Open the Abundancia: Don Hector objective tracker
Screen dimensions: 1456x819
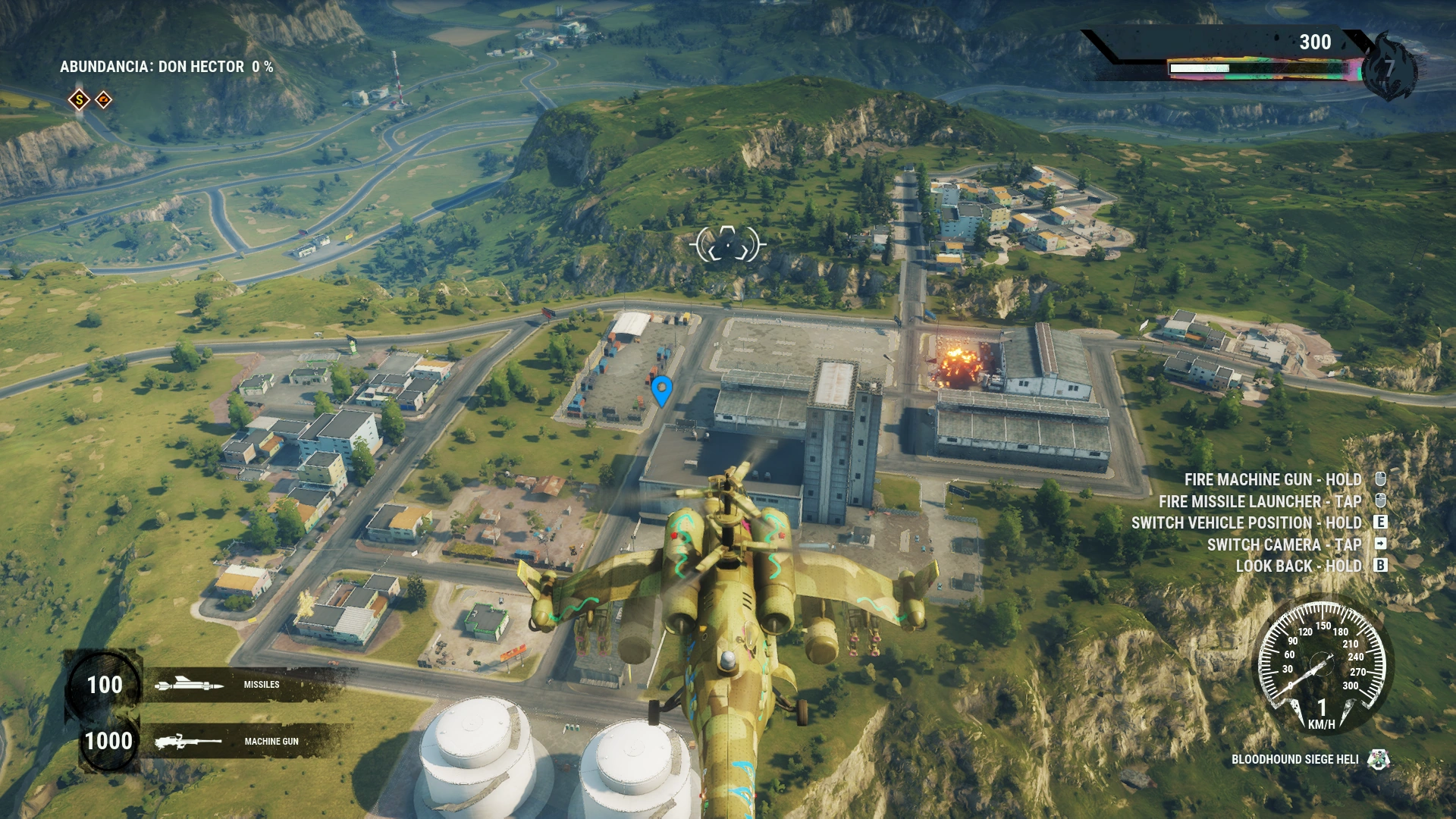[x=166, y=67]
